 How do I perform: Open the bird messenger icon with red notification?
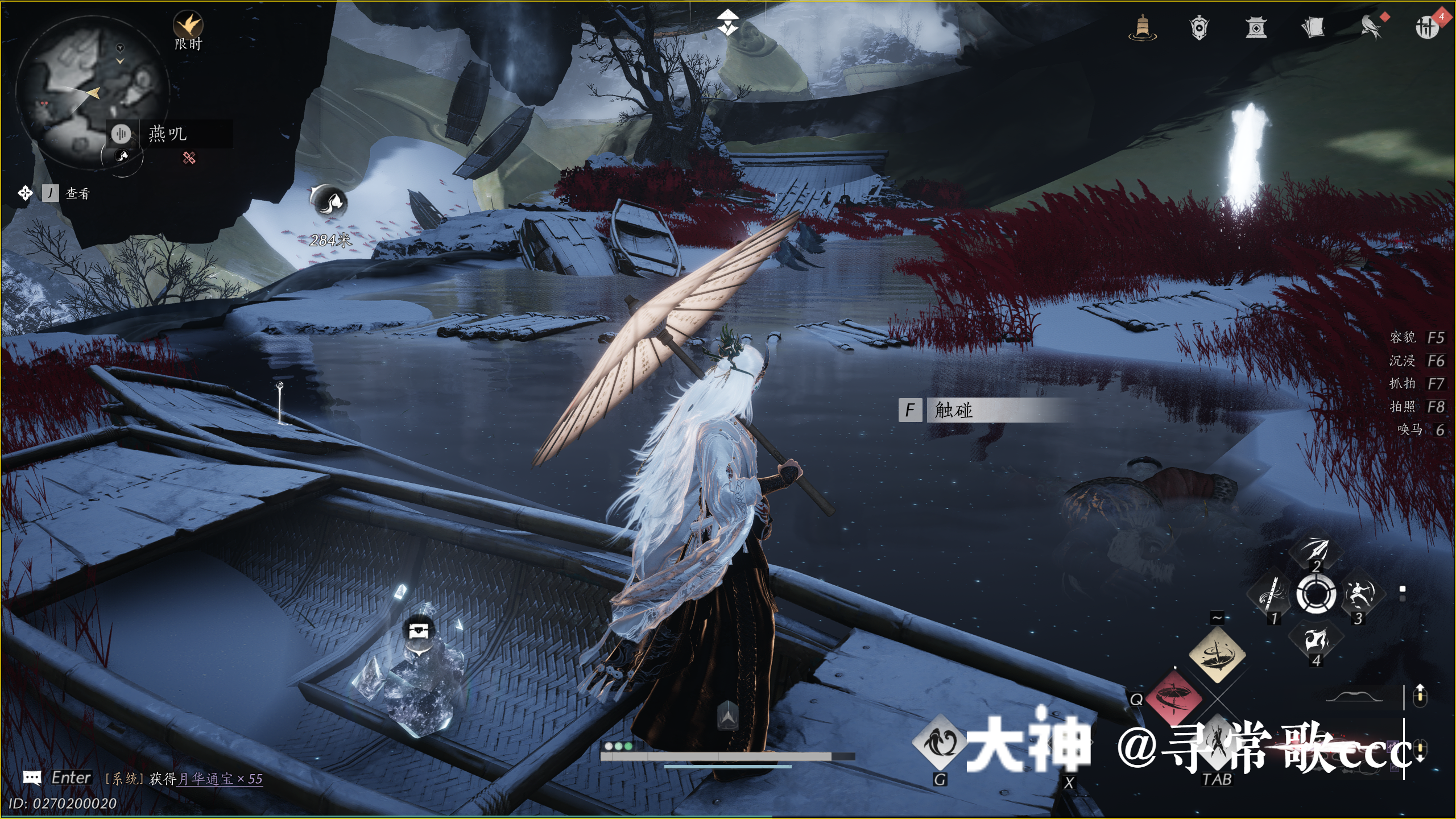pyautogui.click(x=1372, y=26)
